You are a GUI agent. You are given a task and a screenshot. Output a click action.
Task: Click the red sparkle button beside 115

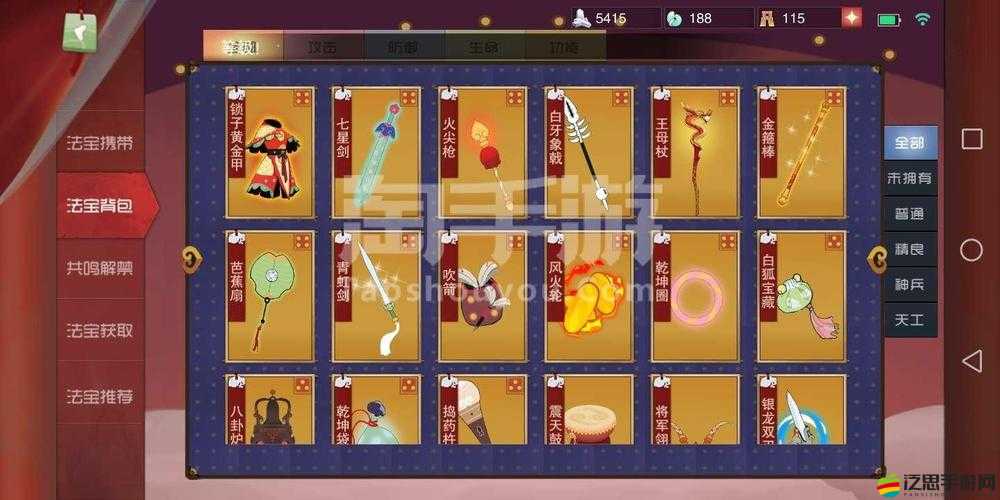pos(851,18)
